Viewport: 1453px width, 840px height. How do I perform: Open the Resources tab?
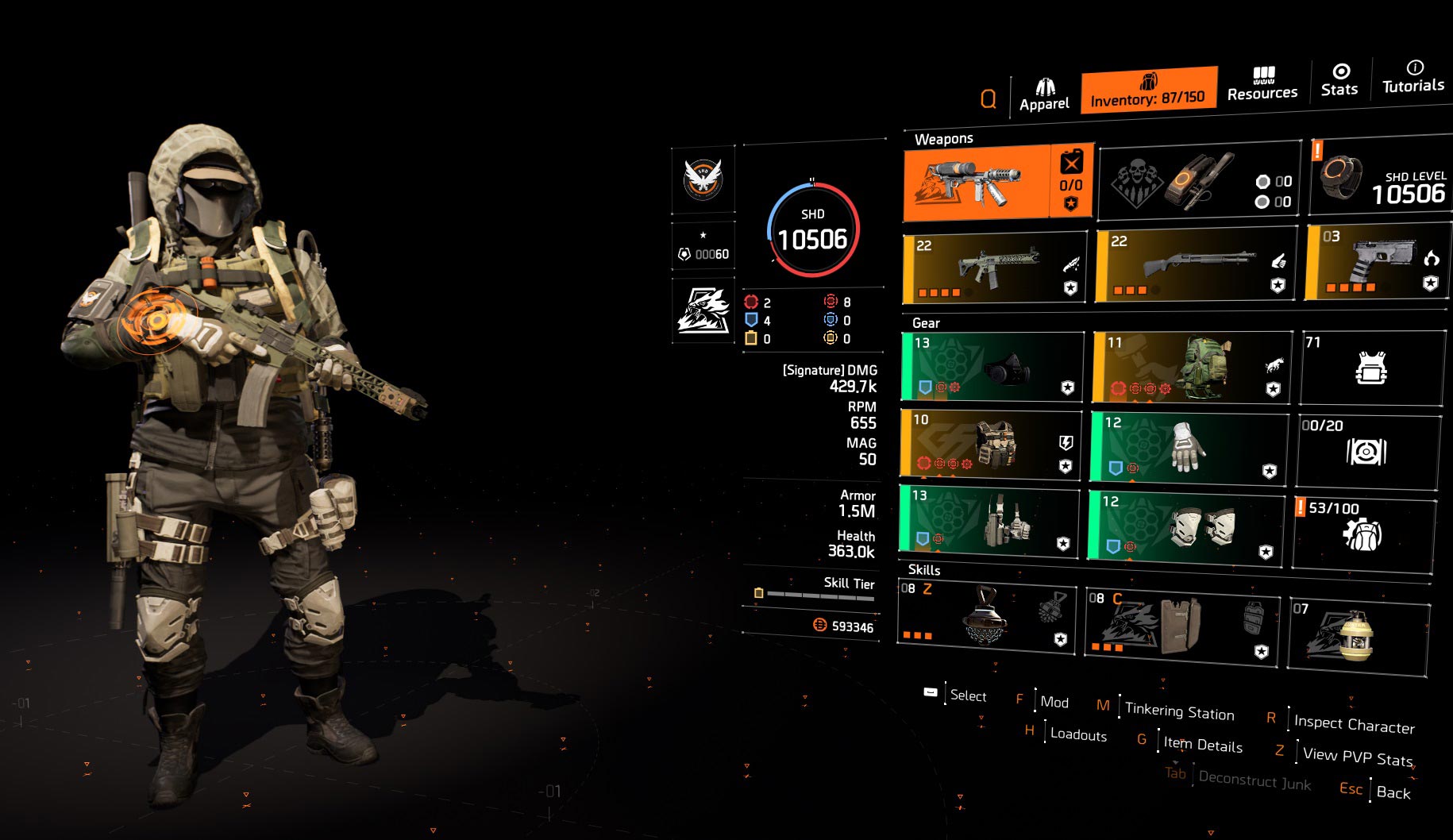(1262, 84)
